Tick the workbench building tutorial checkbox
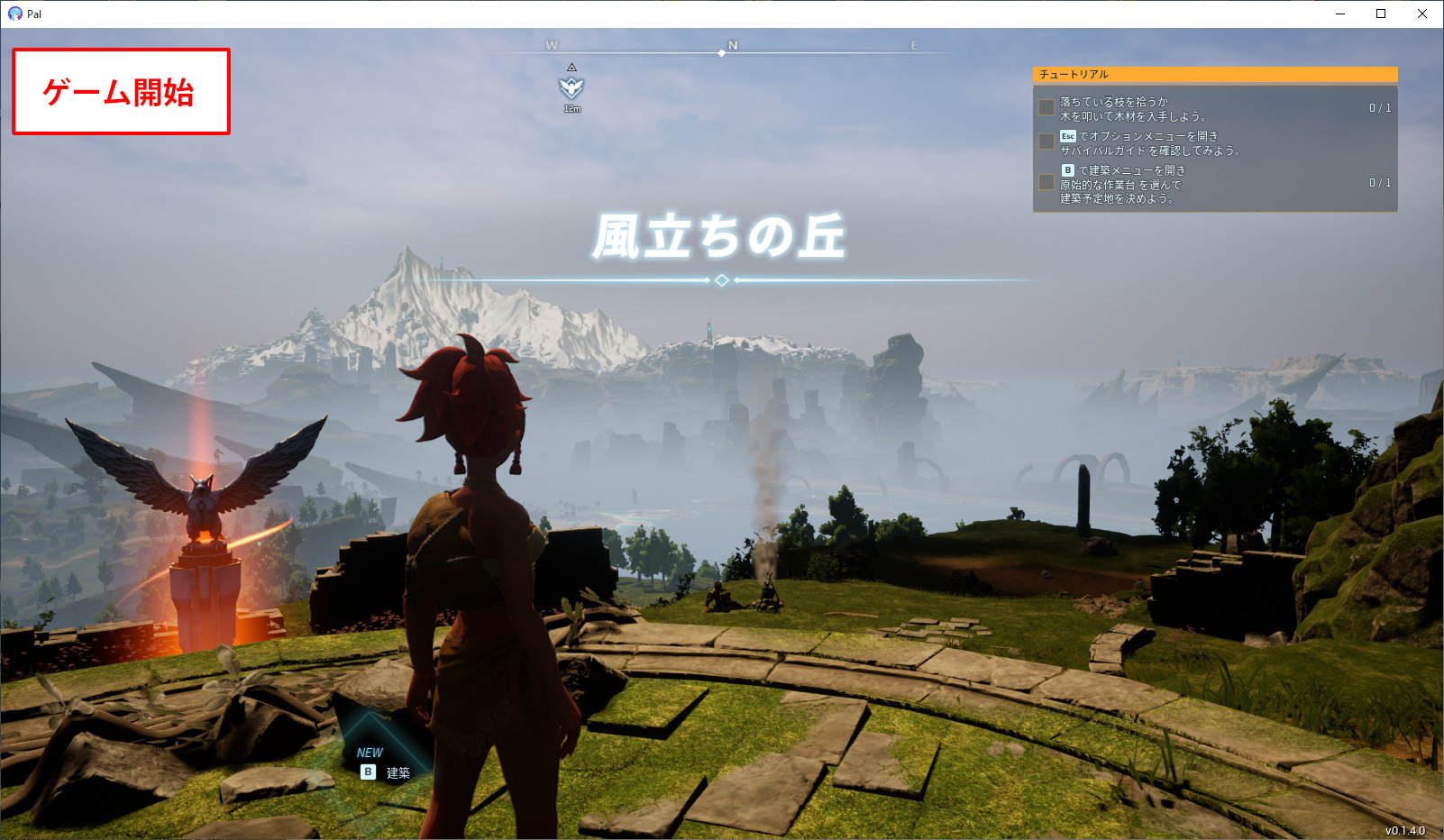Image resolution: width=1444 pixels, height=840 pixels. 1046,183
